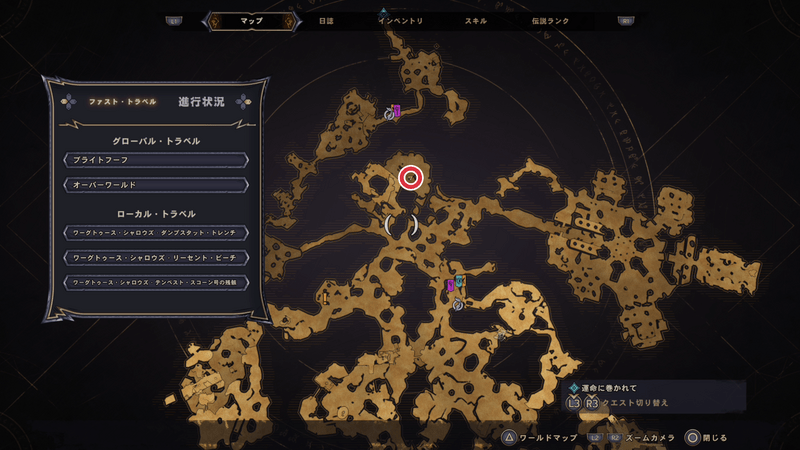800x450 pixels.
Task: Switch to the インベントリ tab
Action: point(401,20)
